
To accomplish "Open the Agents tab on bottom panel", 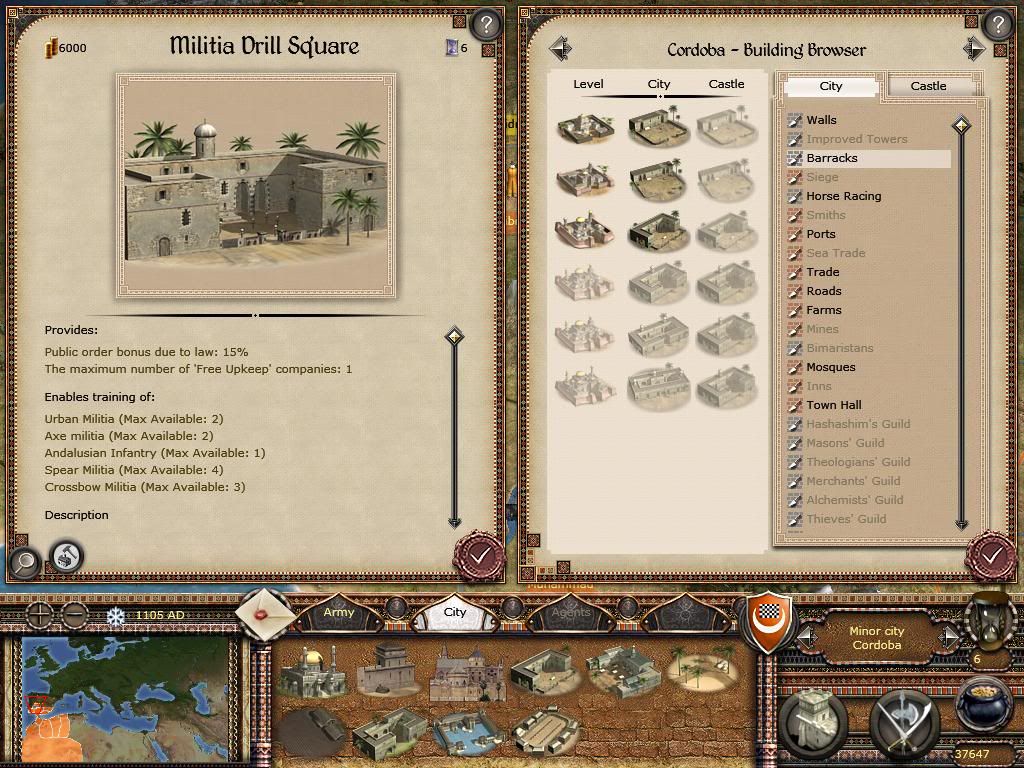I will pos(571,611).
